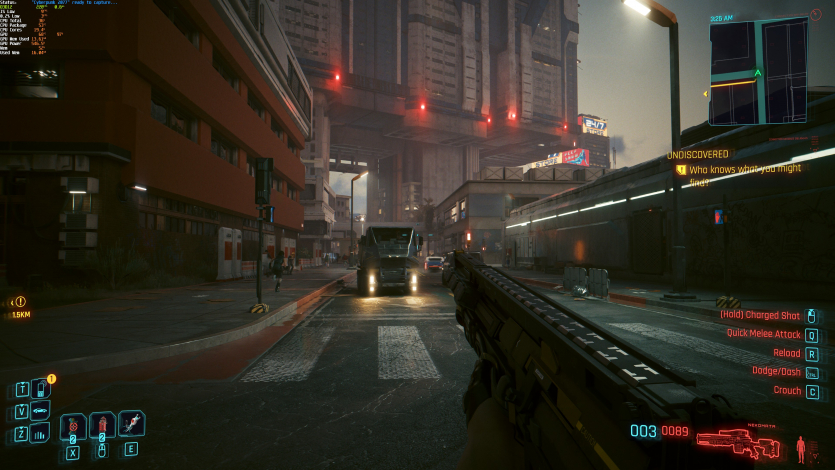Screen dimensions: 835x470
Task: Click the player stance body silhouette
Action: (799, 446)
